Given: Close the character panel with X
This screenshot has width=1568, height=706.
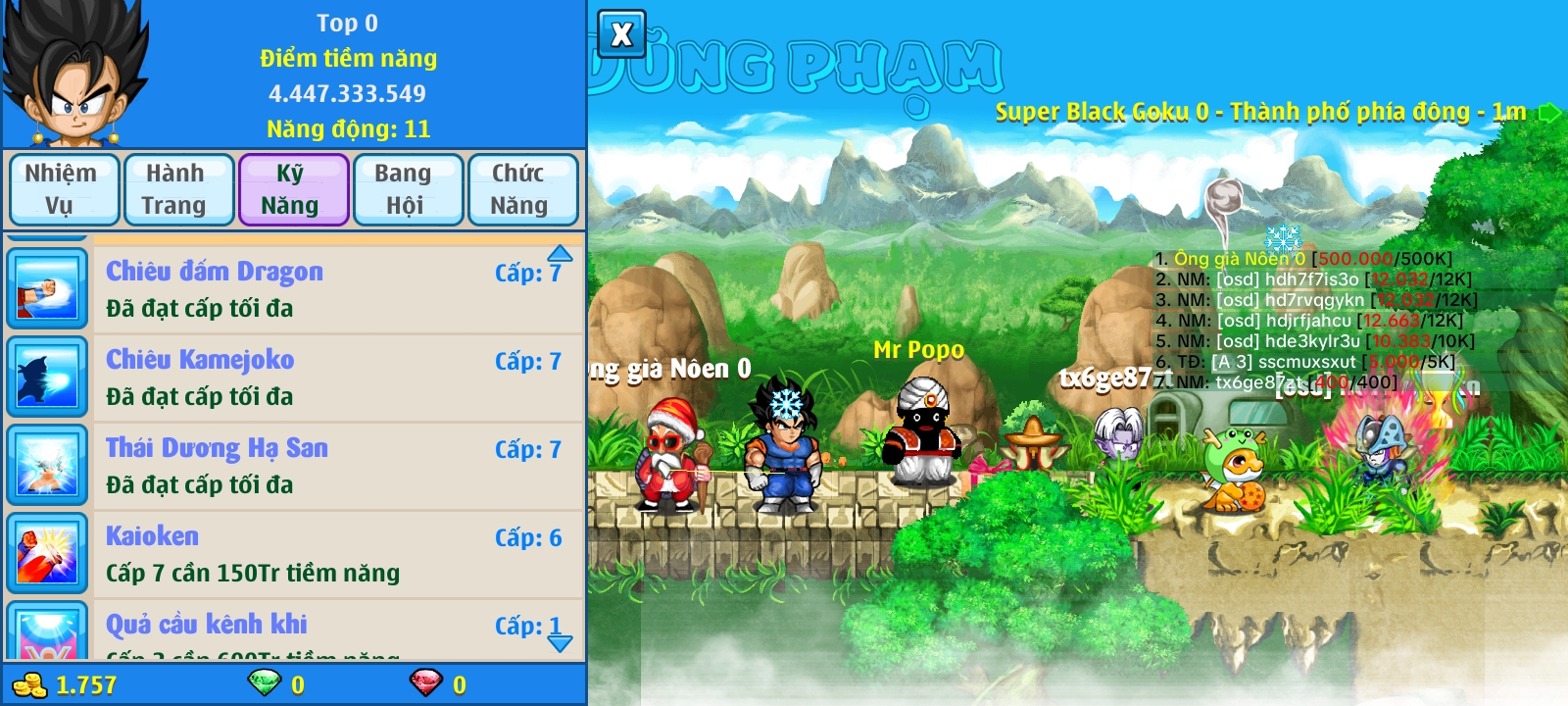Looking at the screenshot, I should (x=621, y=35).
